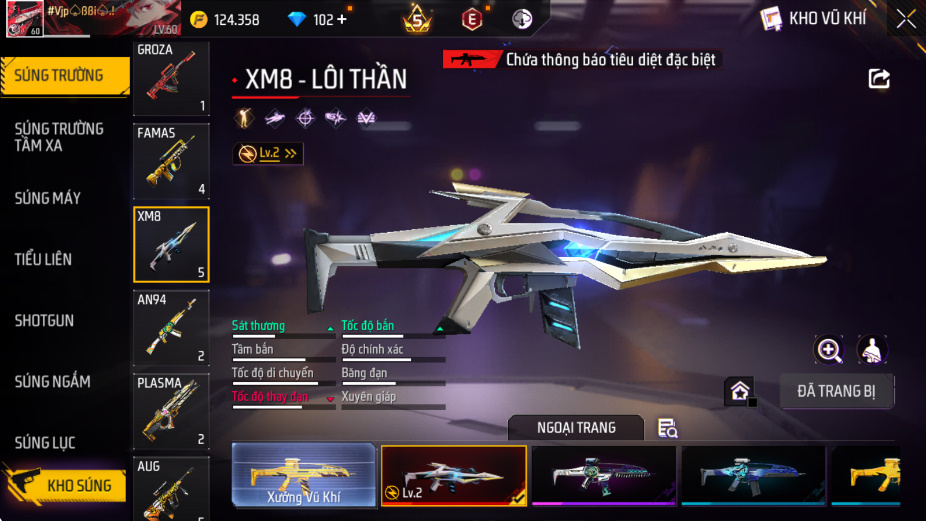
Task: Open the Ngoại Trang tab
Action: click(576, 428)
